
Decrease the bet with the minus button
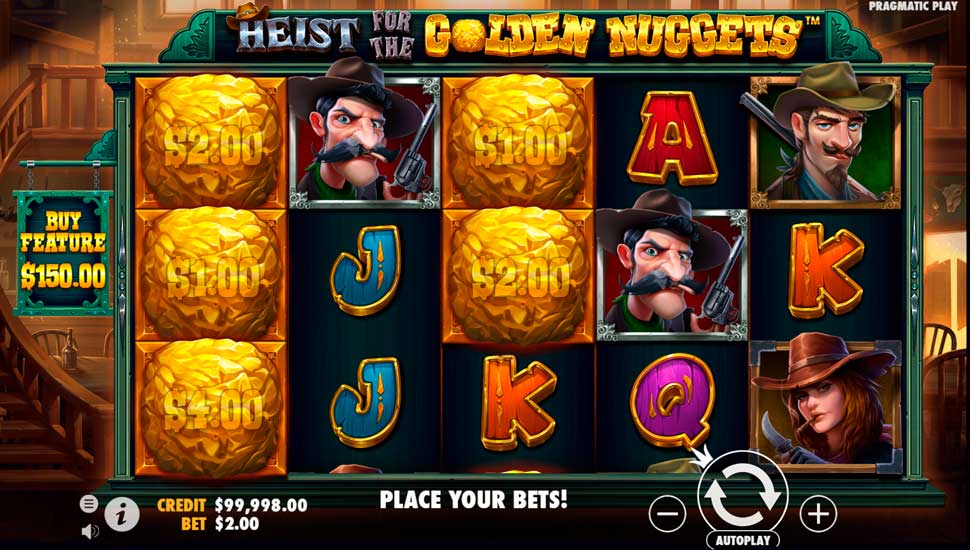click(667, 514)
